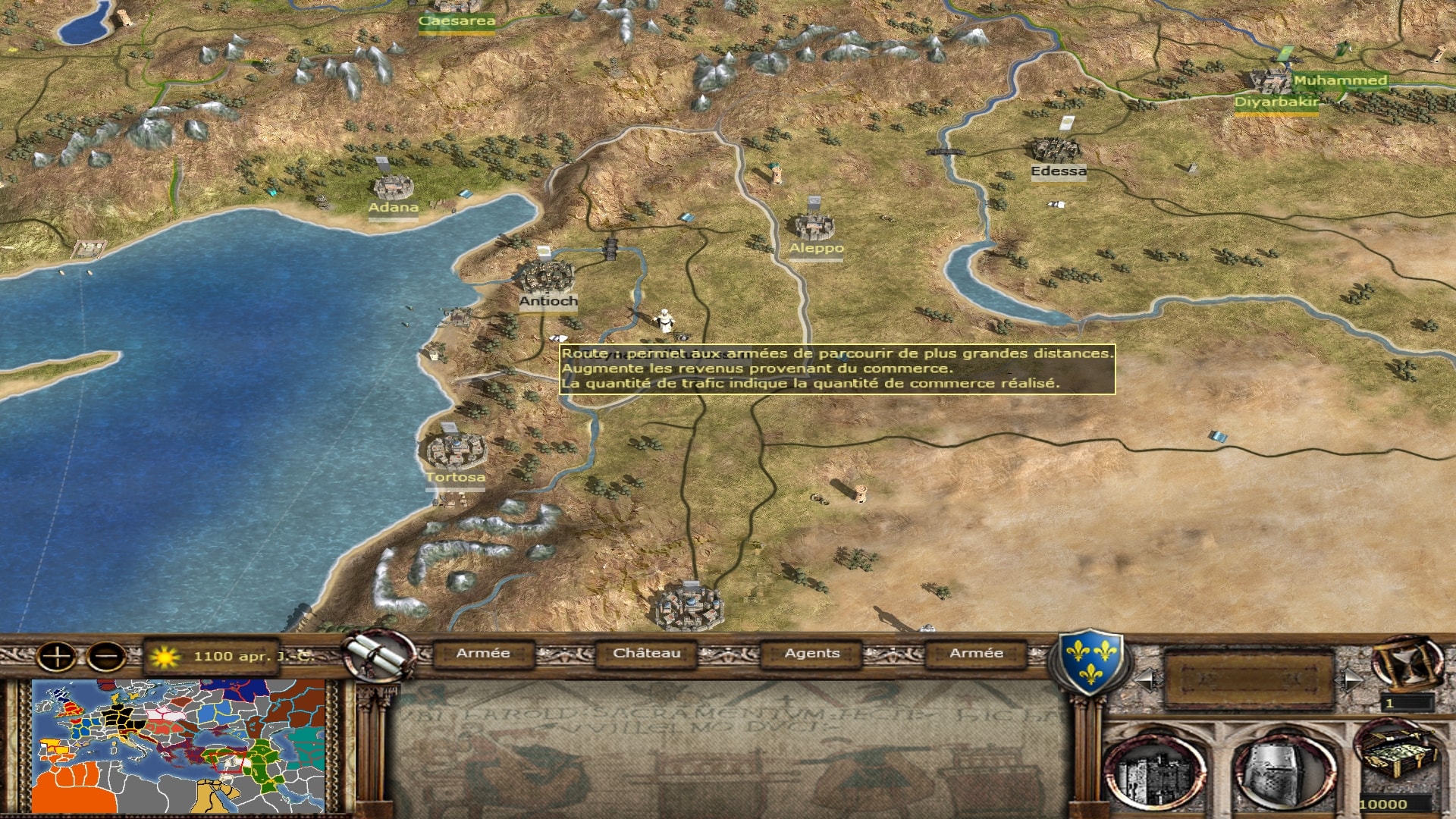
Task: Click the strategic overview minimap
Action: click(179, 745)
